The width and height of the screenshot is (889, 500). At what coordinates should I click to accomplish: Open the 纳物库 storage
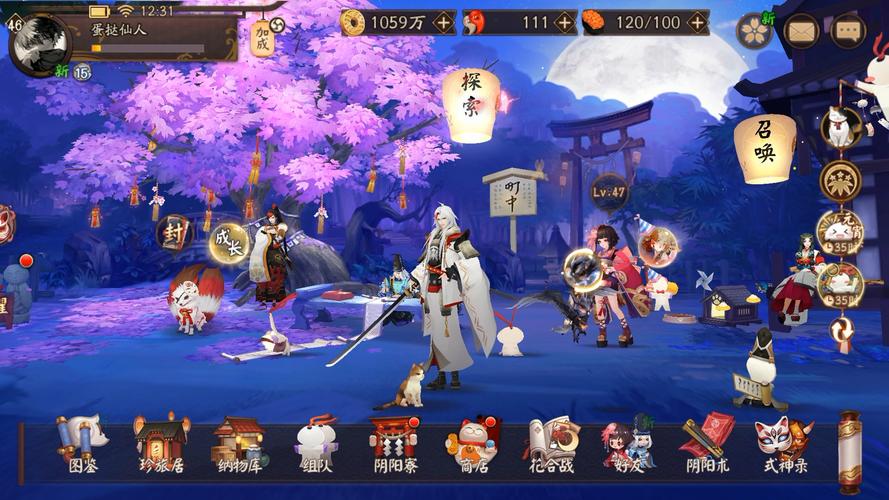coord(238,443)
